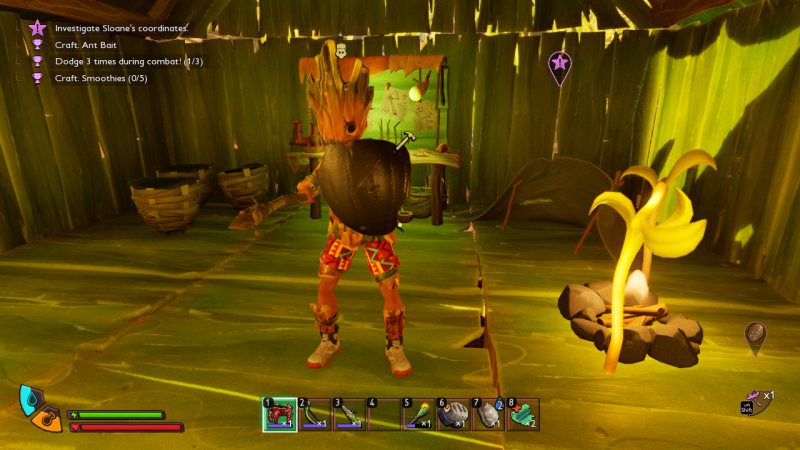Open the Investigate Sloane's coordinates quest
Viewport: 800px width, 450px height.
click(x=121, y=28)
